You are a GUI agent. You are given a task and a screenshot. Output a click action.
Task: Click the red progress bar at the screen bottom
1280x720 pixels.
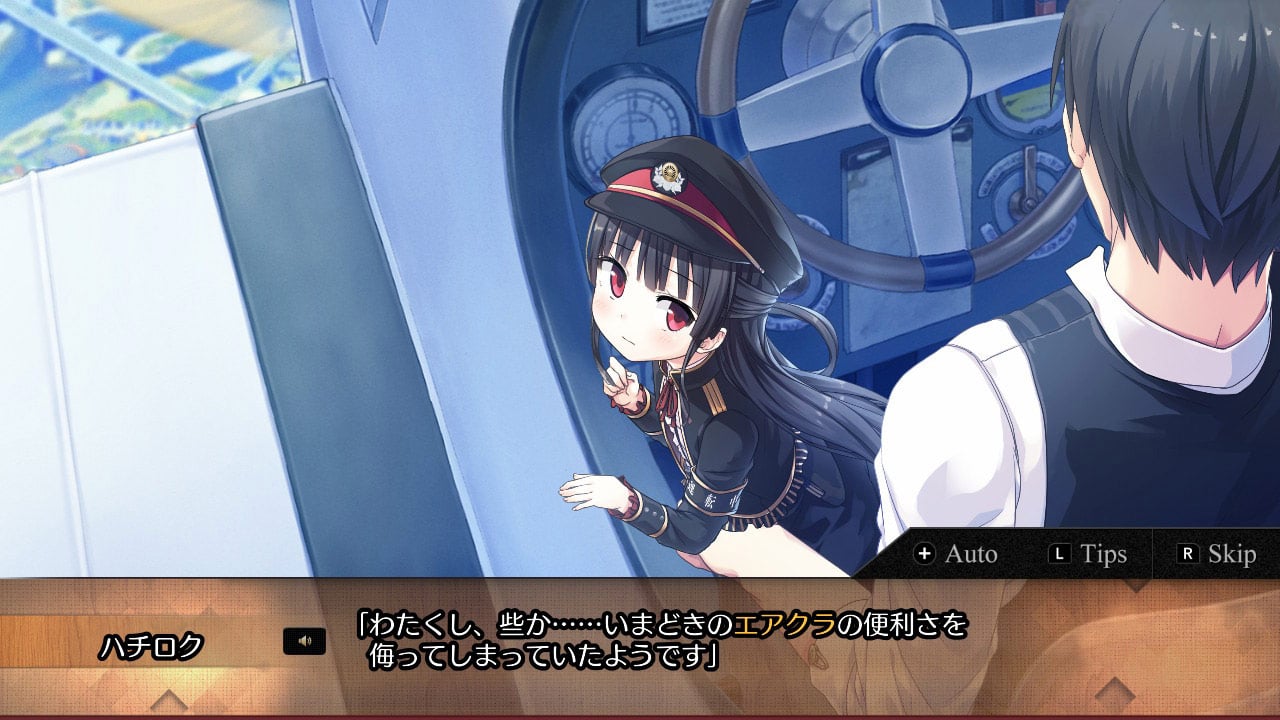coord(640,716)
